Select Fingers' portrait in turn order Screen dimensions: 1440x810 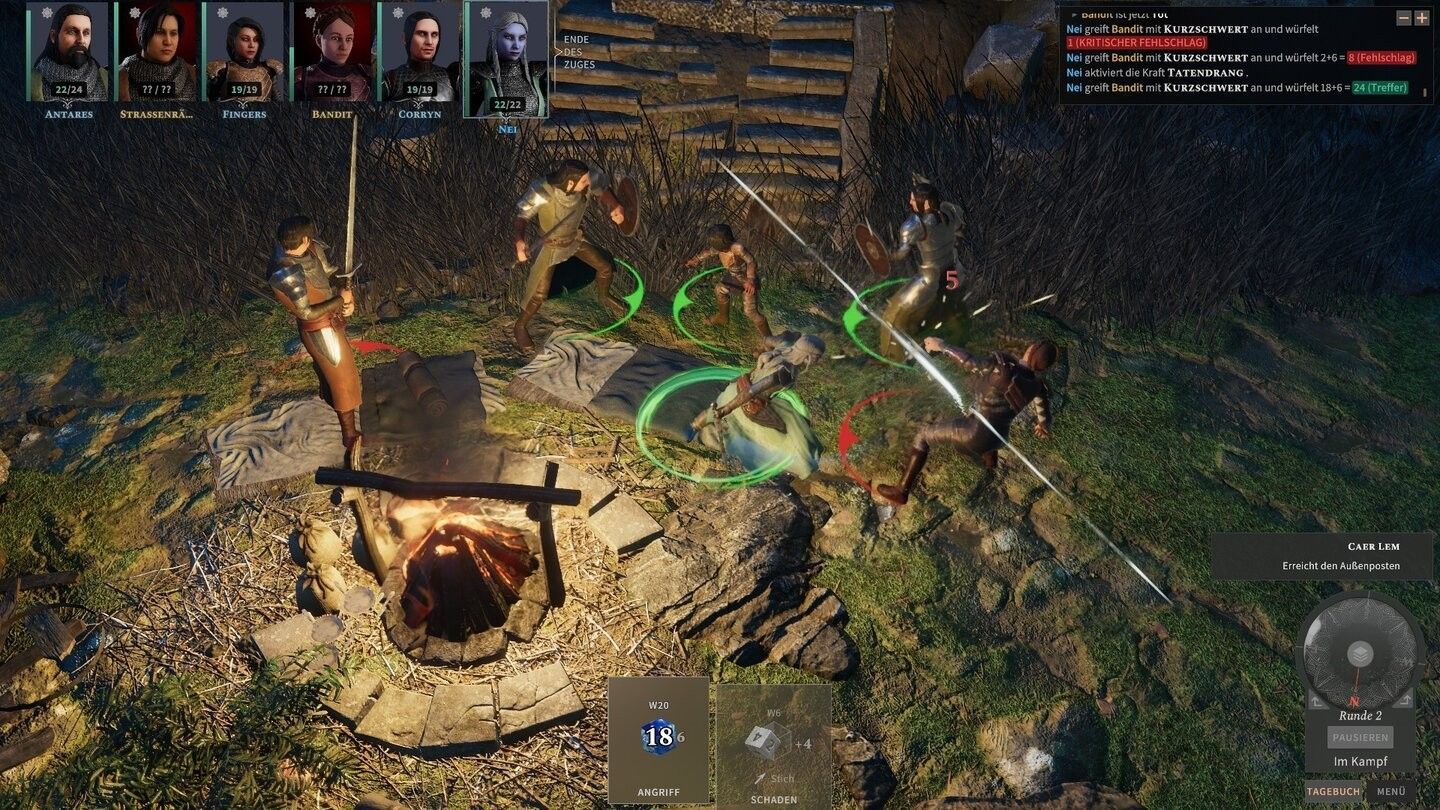tap(245, 50)
